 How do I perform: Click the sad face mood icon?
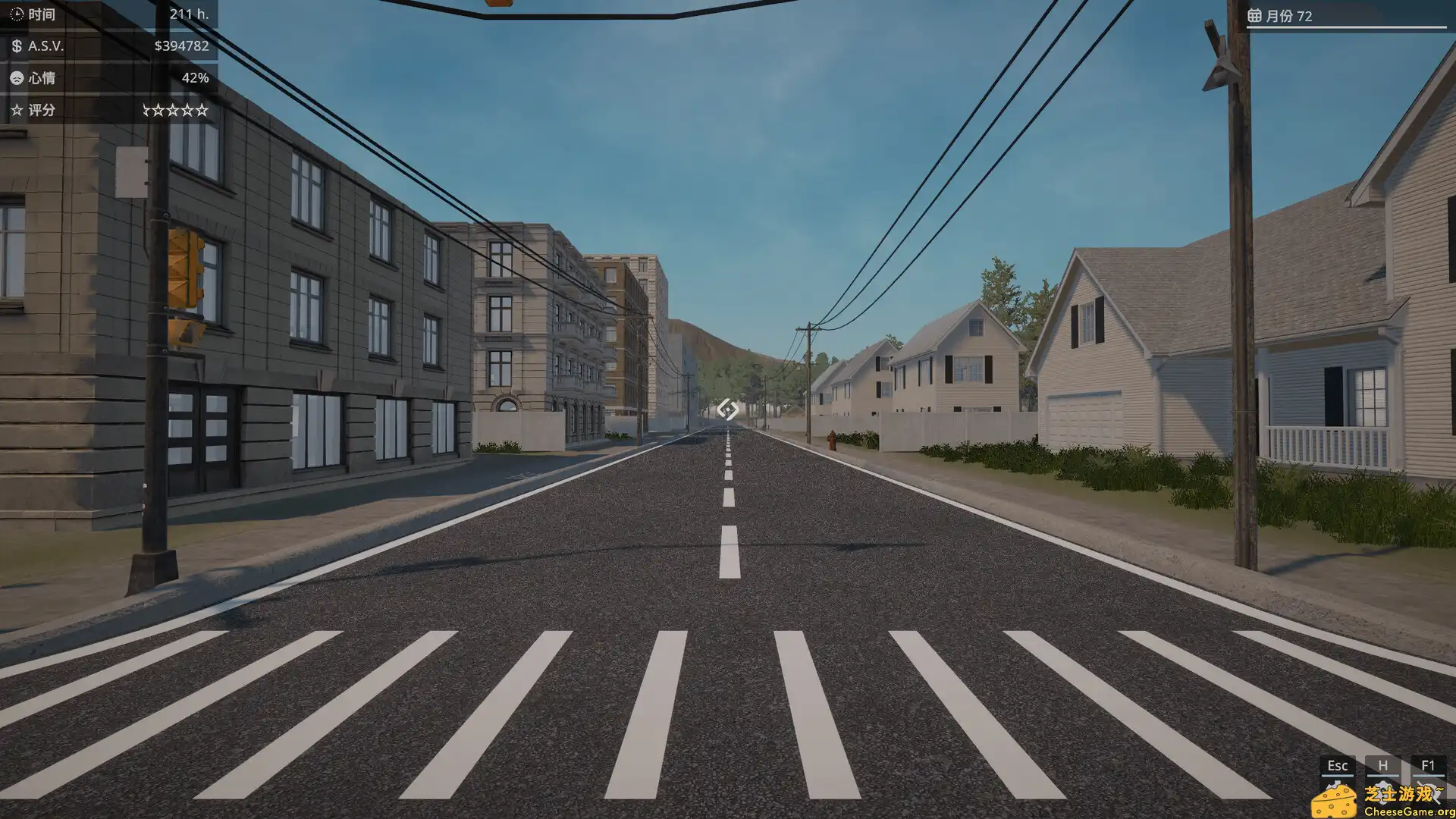15,77
